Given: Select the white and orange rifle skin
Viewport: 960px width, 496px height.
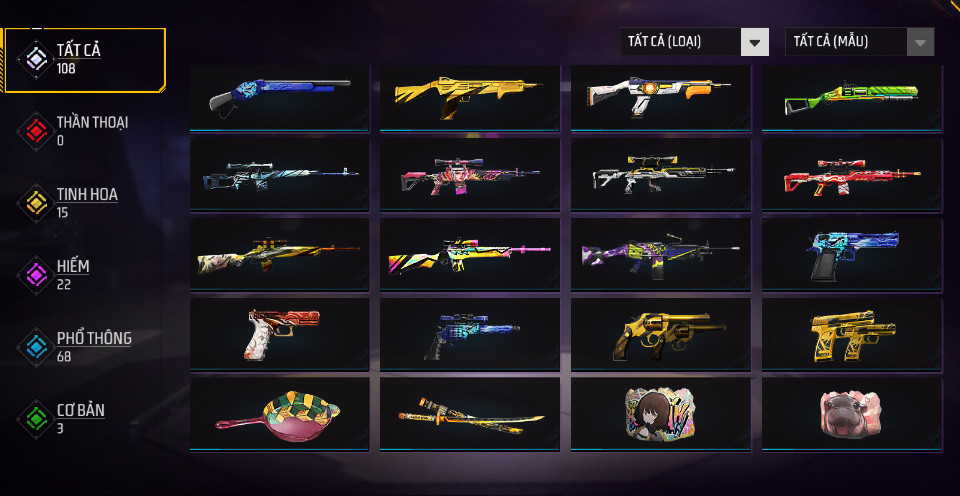Looking at the screenshot, I should [661, 96].
